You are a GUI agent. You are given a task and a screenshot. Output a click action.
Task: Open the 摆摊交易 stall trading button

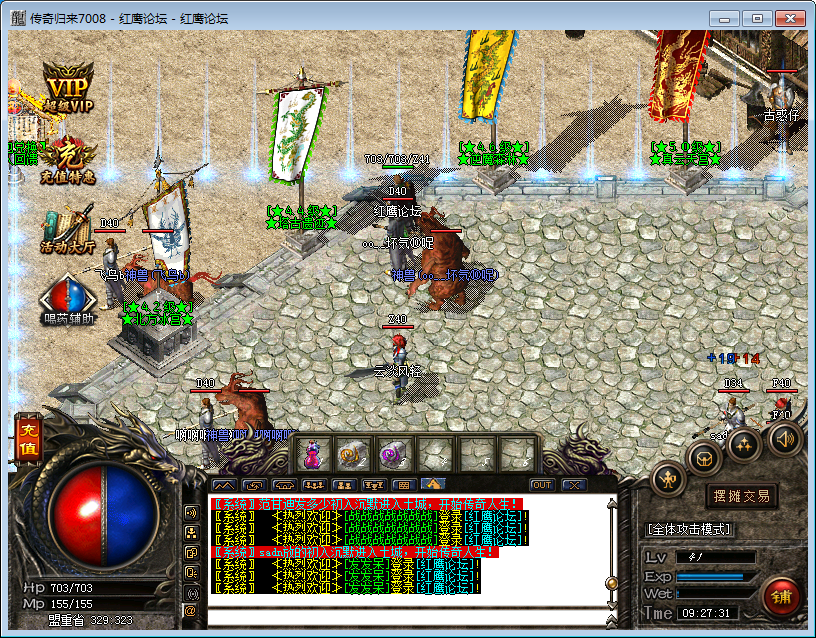coord(741,495)
